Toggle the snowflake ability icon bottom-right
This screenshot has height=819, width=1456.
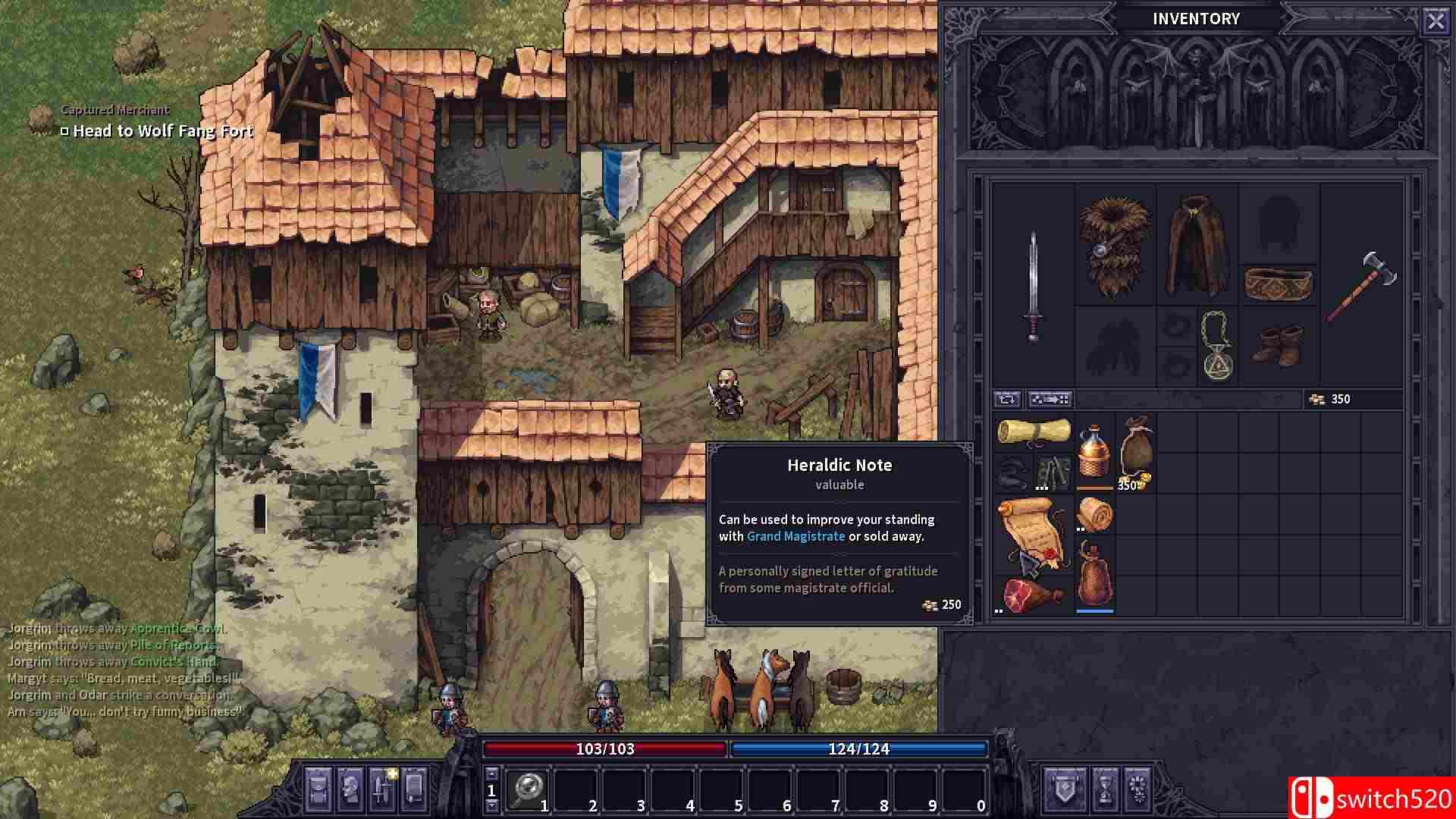click(1137, 790)
